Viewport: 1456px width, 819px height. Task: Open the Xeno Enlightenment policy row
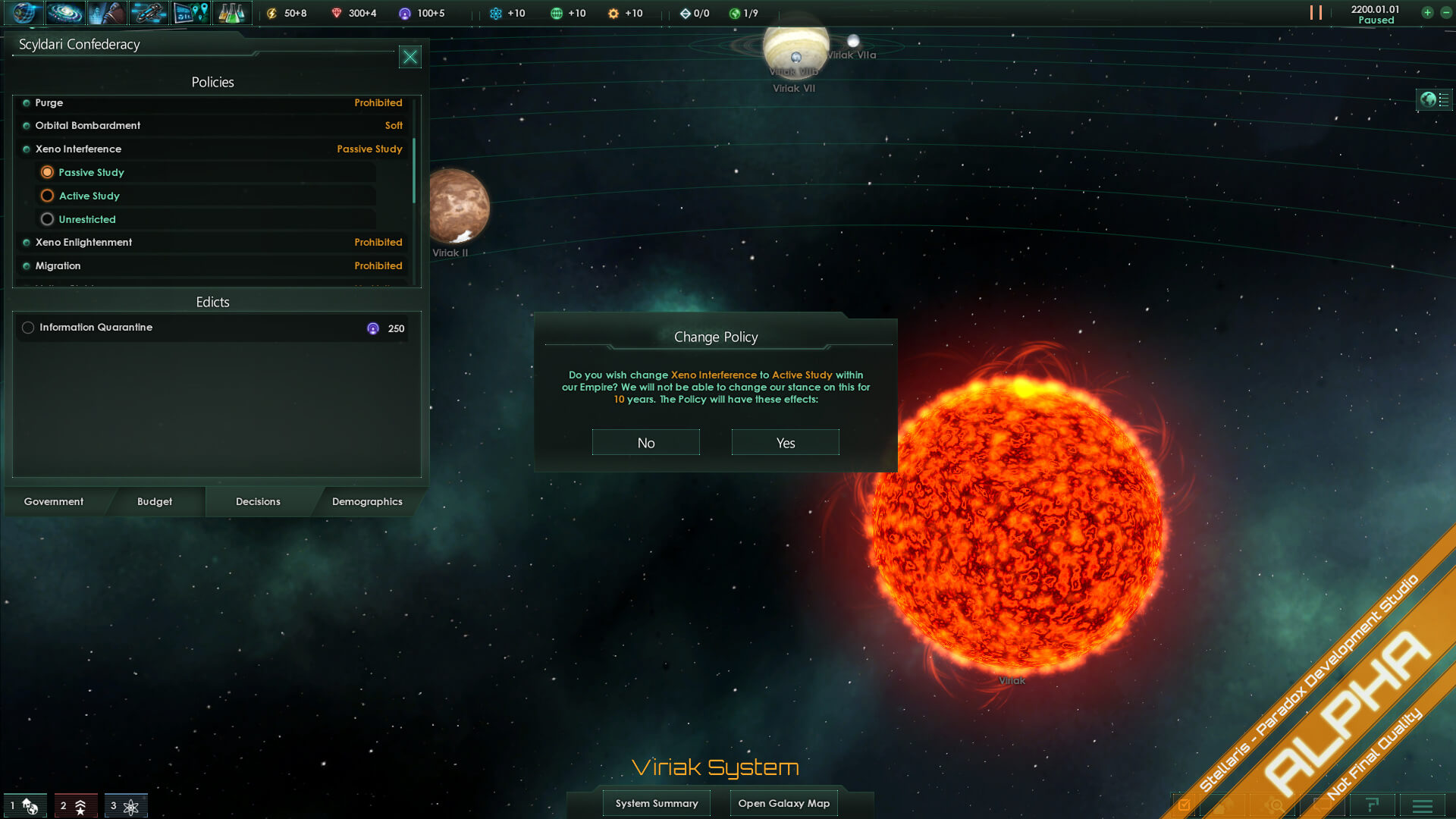click(x=212, y=242)
